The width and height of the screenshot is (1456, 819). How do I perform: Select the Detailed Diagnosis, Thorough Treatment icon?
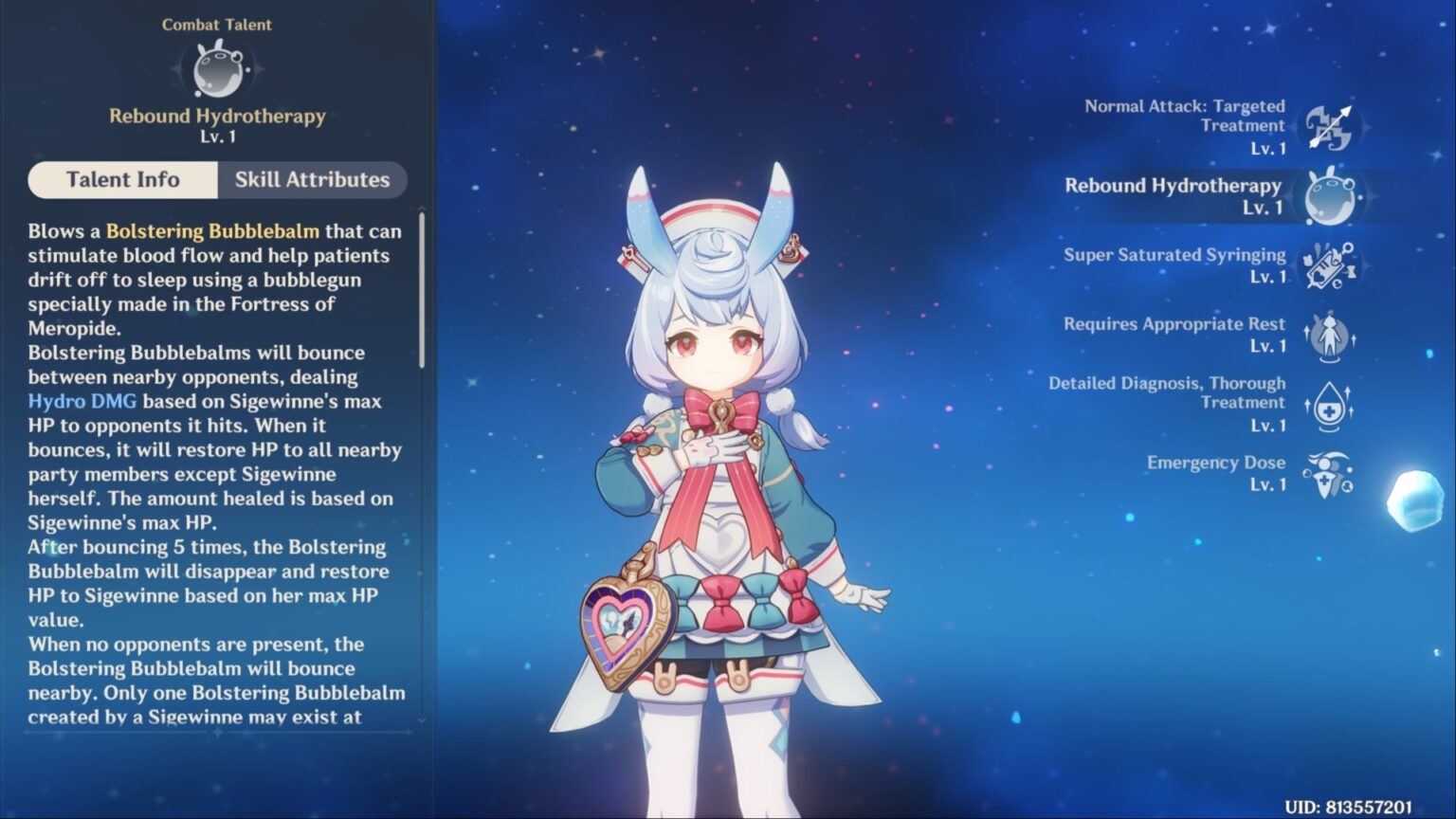[x=1331, y=404]
